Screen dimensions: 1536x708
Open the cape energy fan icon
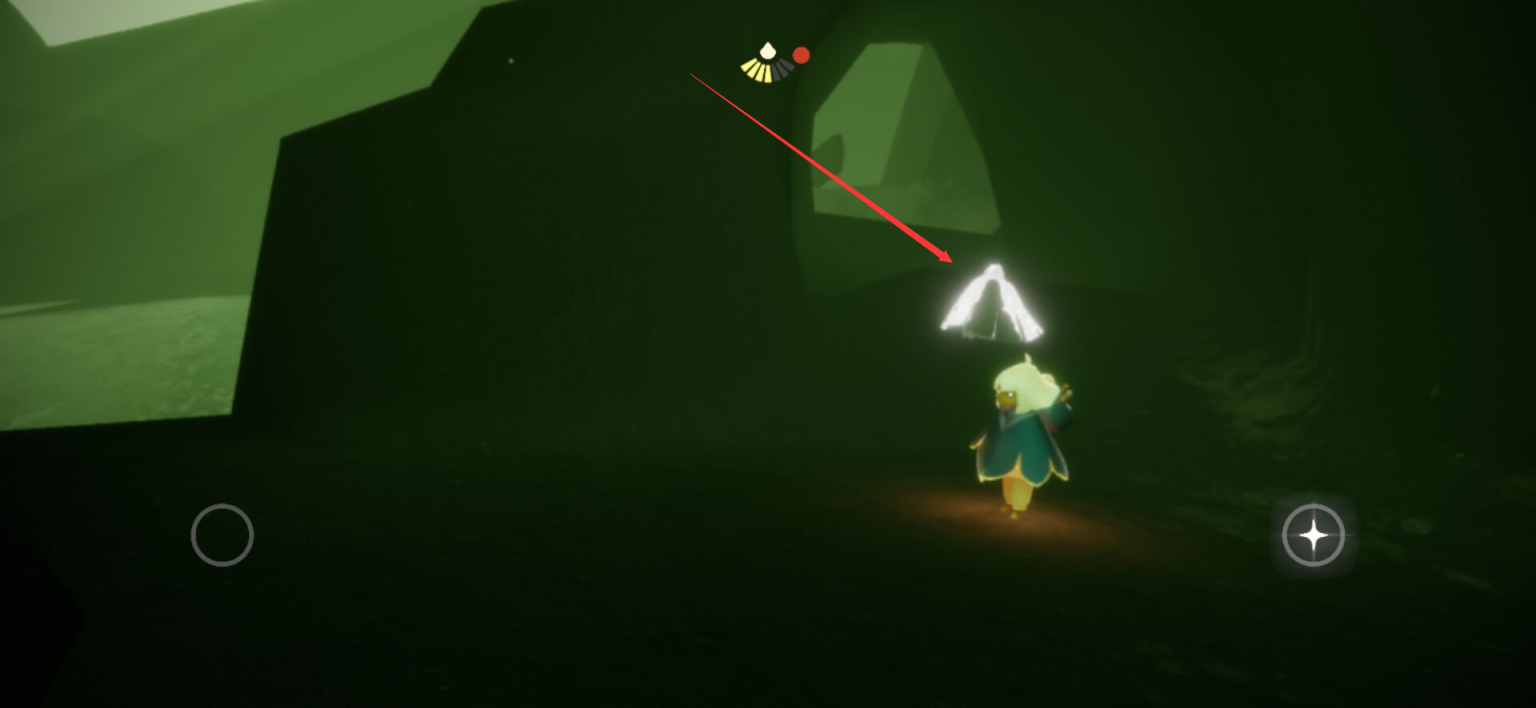pyautogui.click(x=767, y=63)
